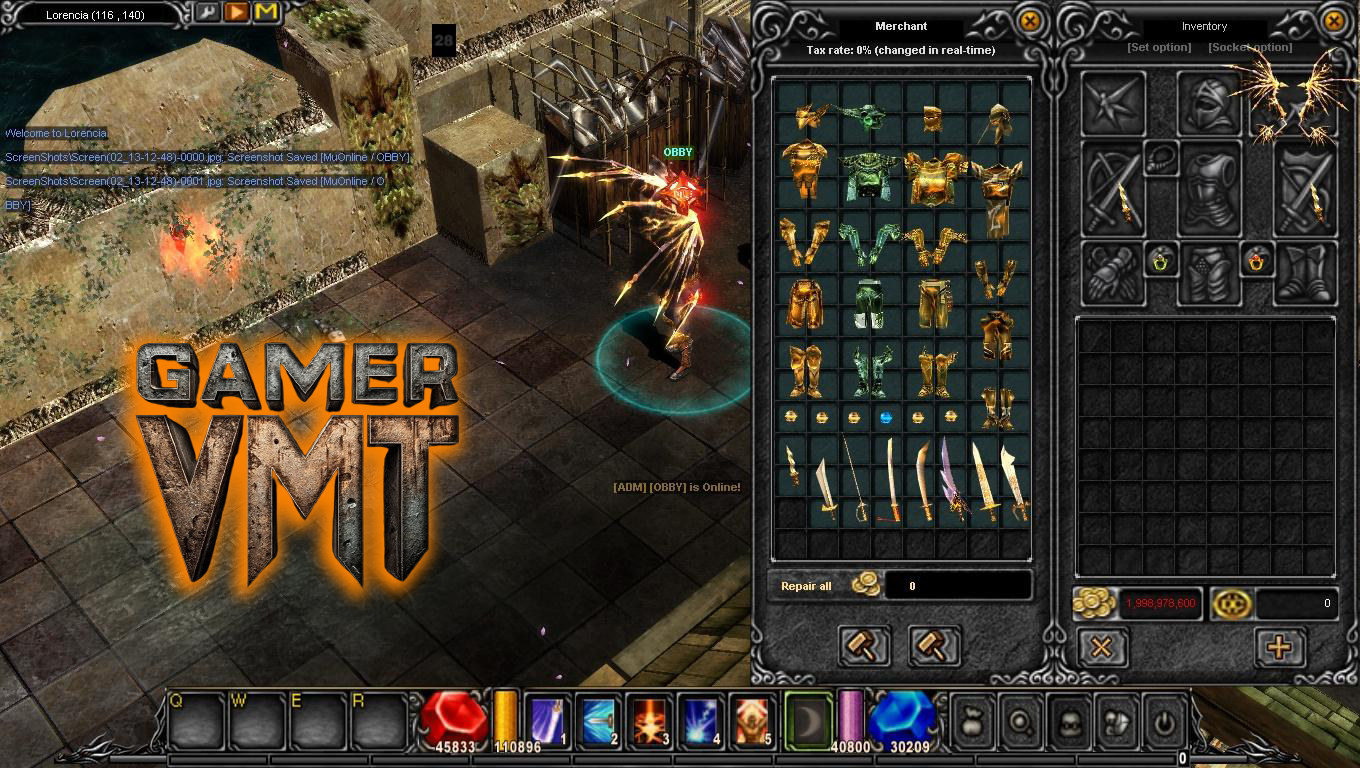Click the left repair hammer button
This screenshot has width=1360, height=768.
click(x=864, y=646)
